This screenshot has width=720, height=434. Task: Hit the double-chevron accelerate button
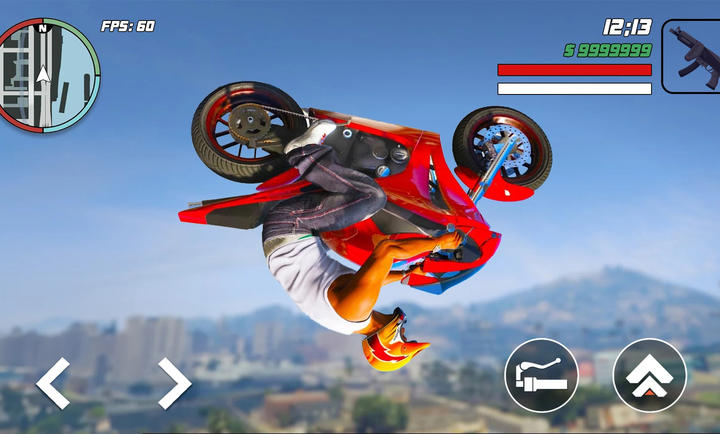pyautogui.click(x=649, y=376)
